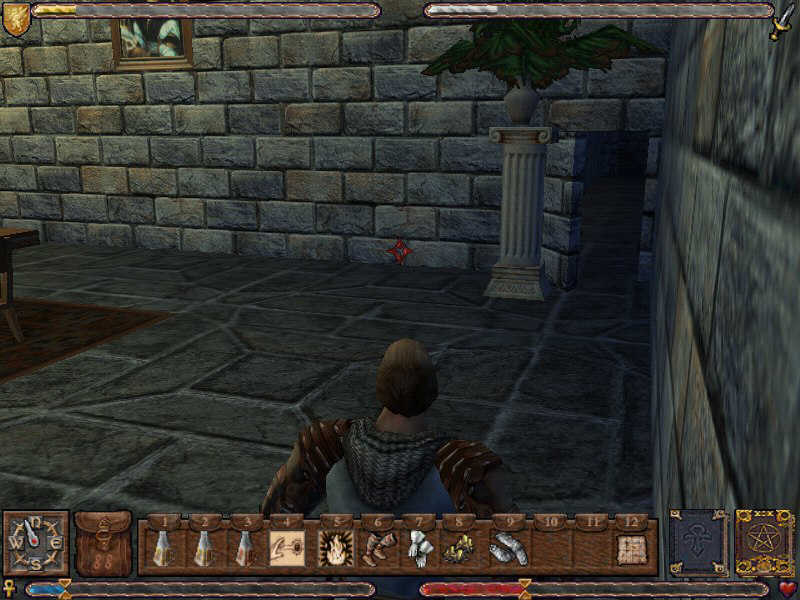The width and height of the screenshot is (800, 600).
Task: Select the scroll in hotbar slot 4
Action: tap(287, 548)
